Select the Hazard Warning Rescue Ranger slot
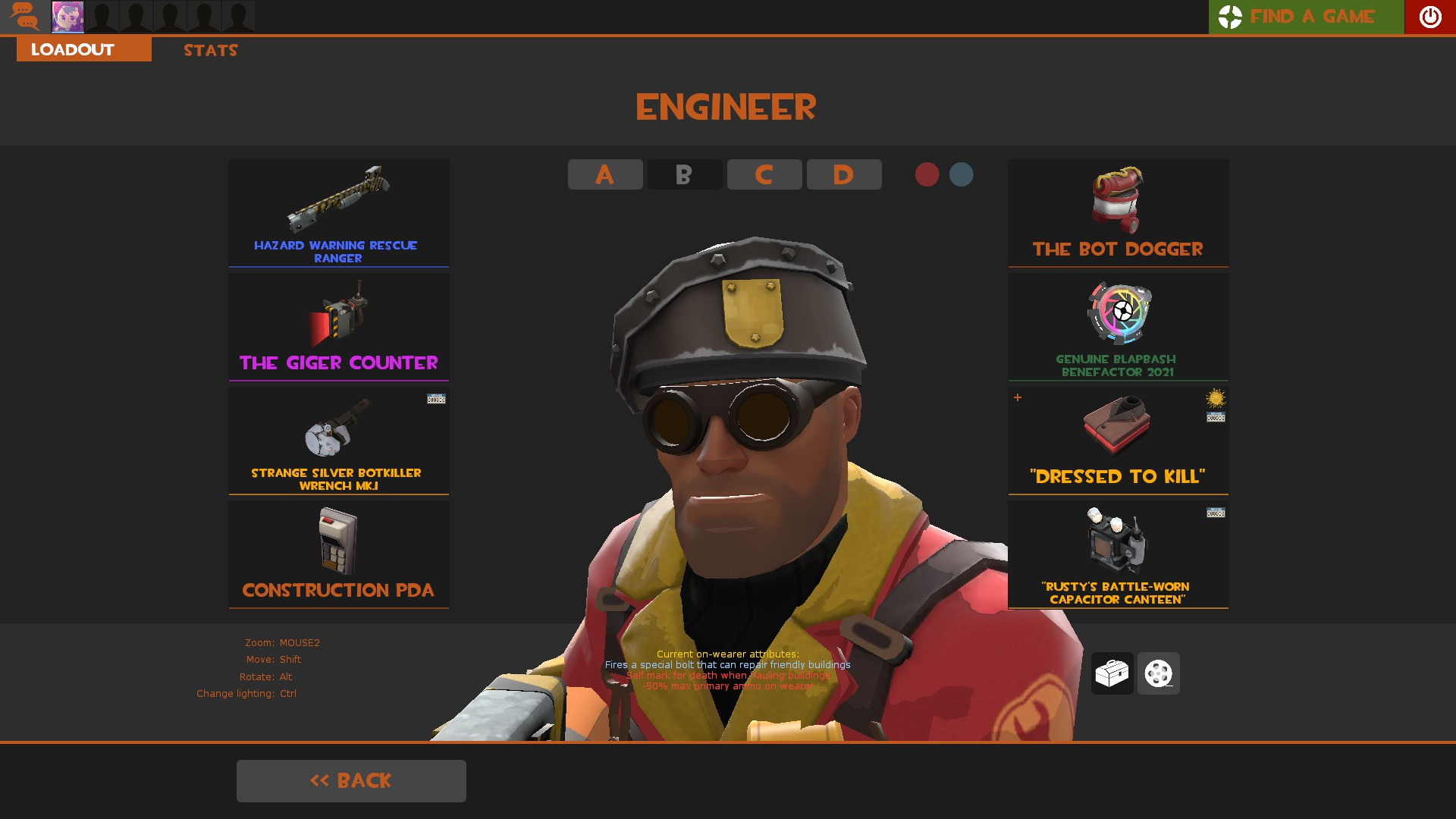Screen dimensions: 1456x819 (338, 212)
